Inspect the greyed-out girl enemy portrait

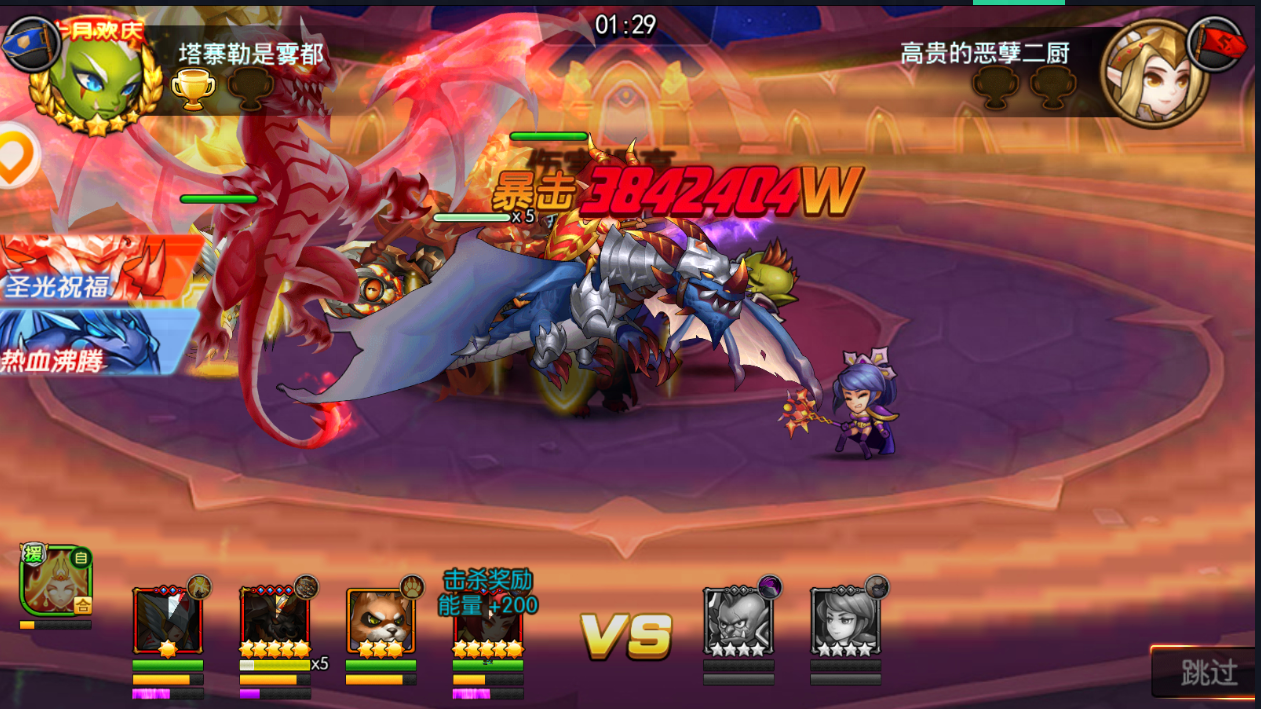[x=845, y=620]
